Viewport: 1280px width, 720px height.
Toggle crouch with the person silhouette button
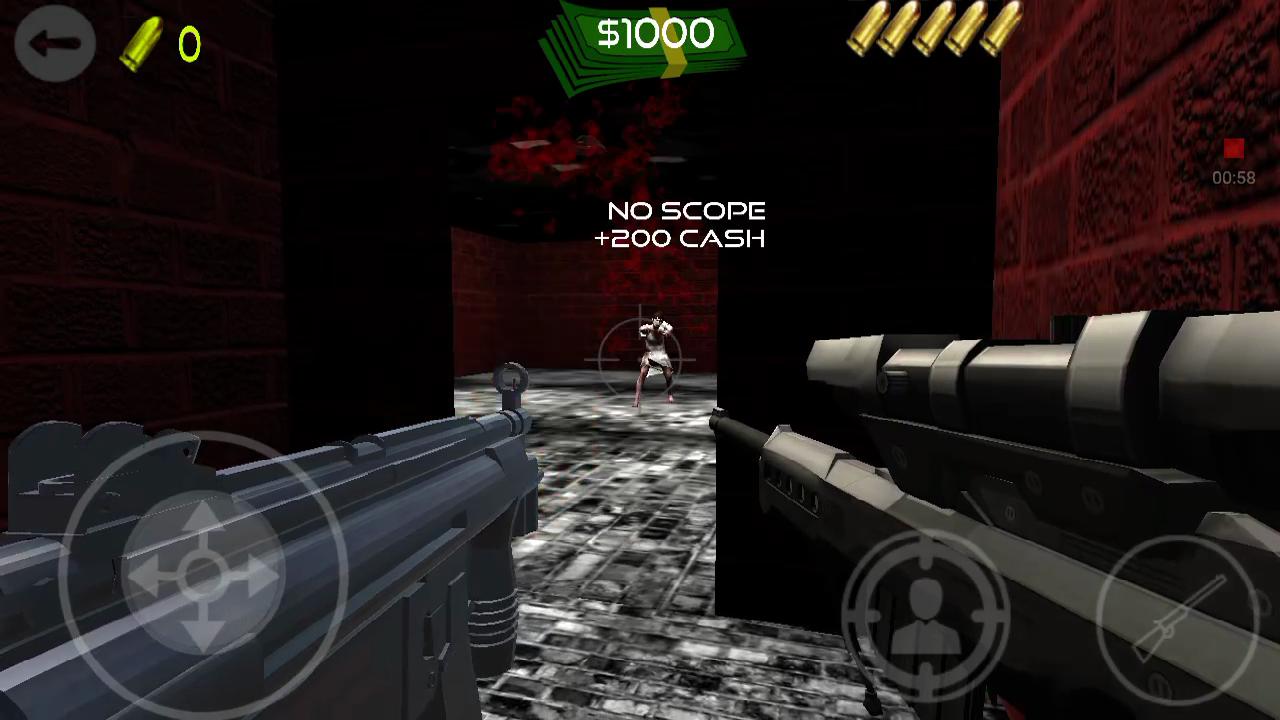[x=925, y=615]
